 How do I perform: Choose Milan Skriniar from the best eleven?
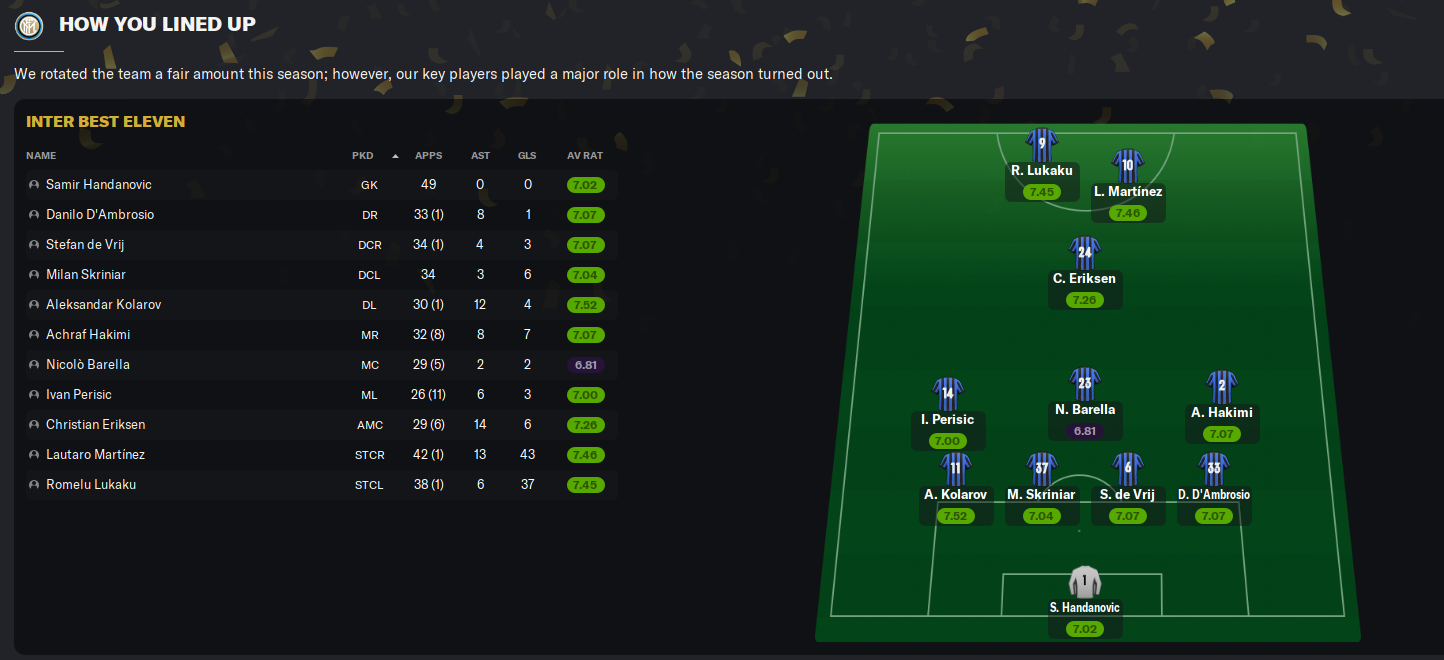tap(86, 275)
